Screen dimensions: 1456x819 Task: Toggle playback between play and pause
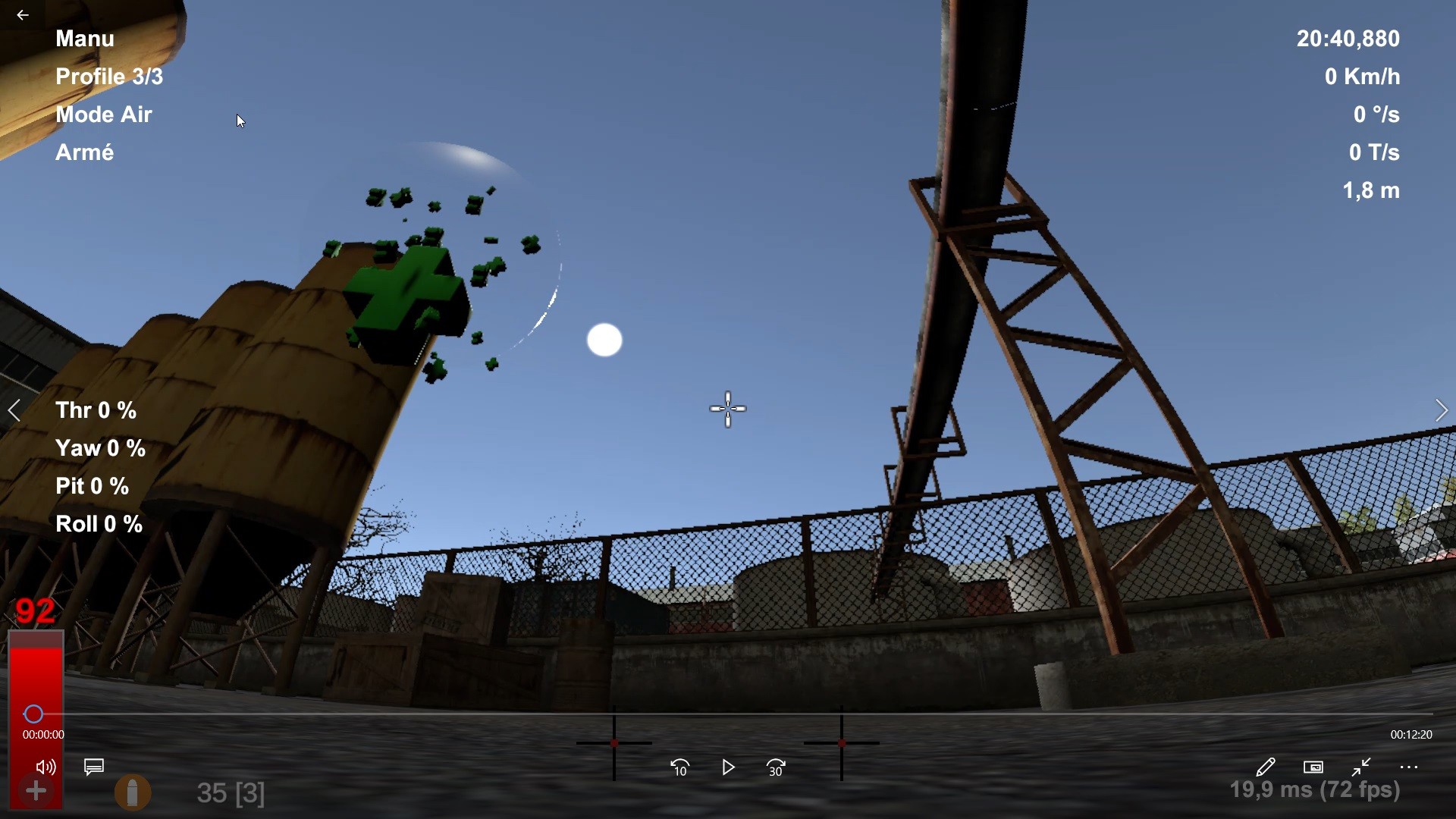[728, 767]
